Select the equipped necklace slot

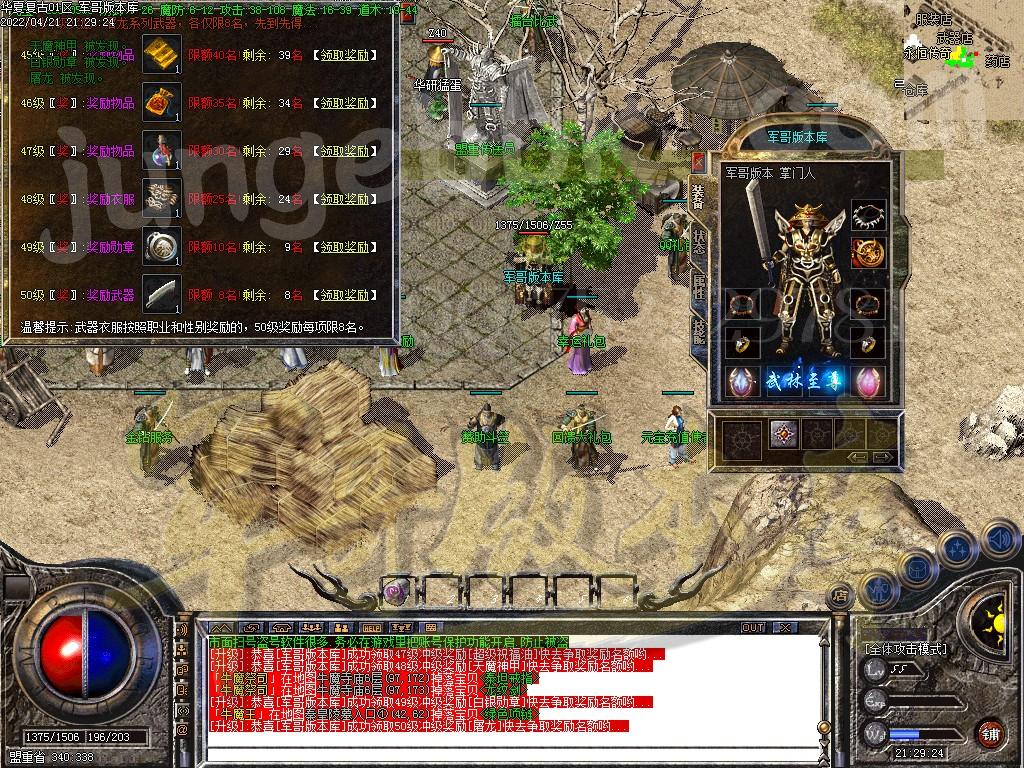click(868, 217)
